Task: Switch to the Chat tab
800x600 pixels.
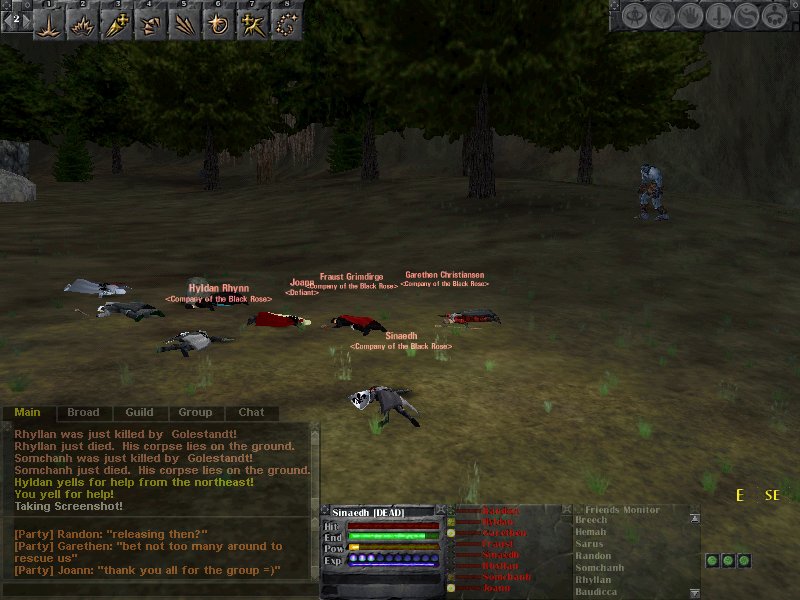Action: [251, 412]
